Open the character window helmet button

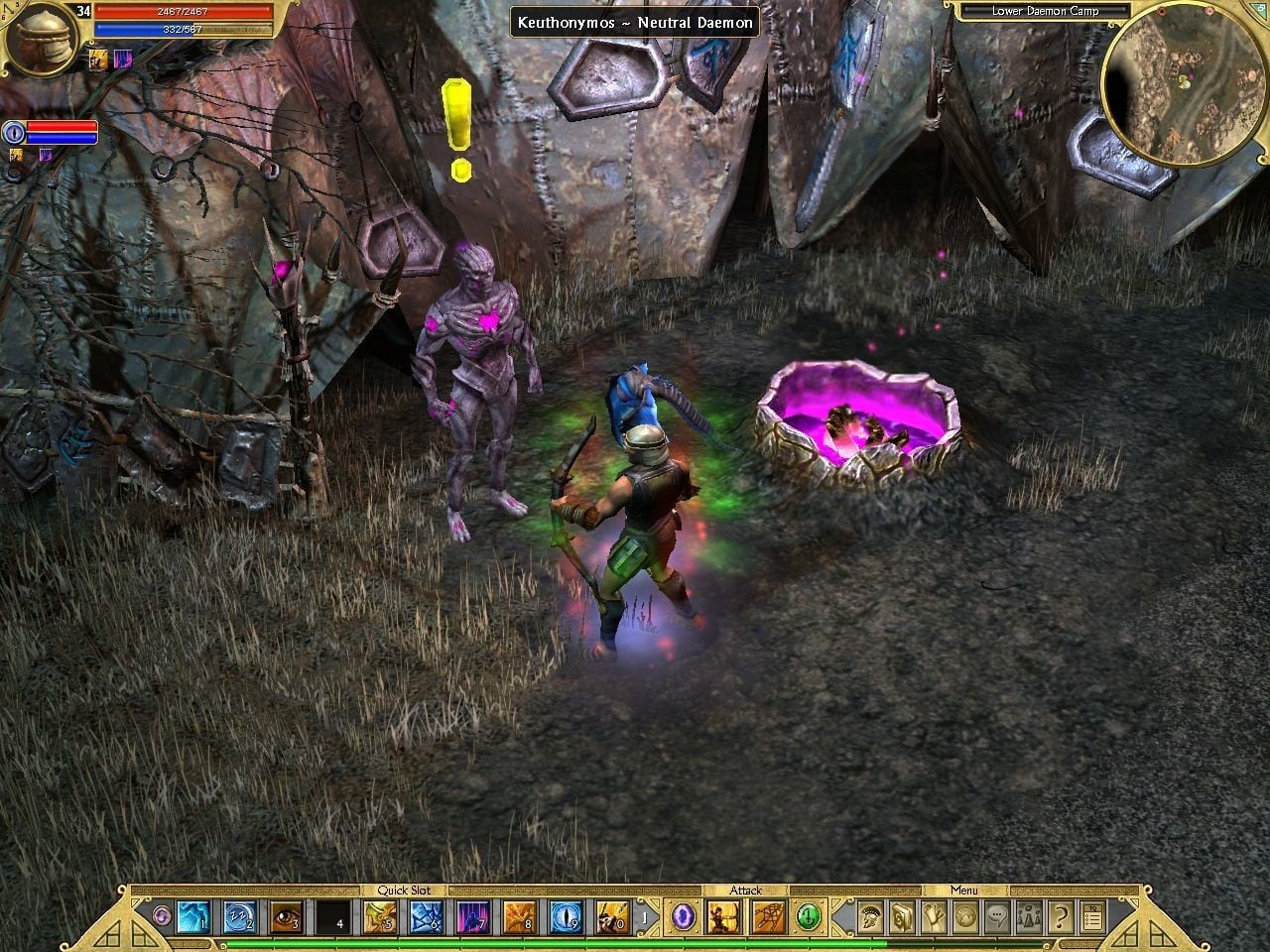click(871, 918)
